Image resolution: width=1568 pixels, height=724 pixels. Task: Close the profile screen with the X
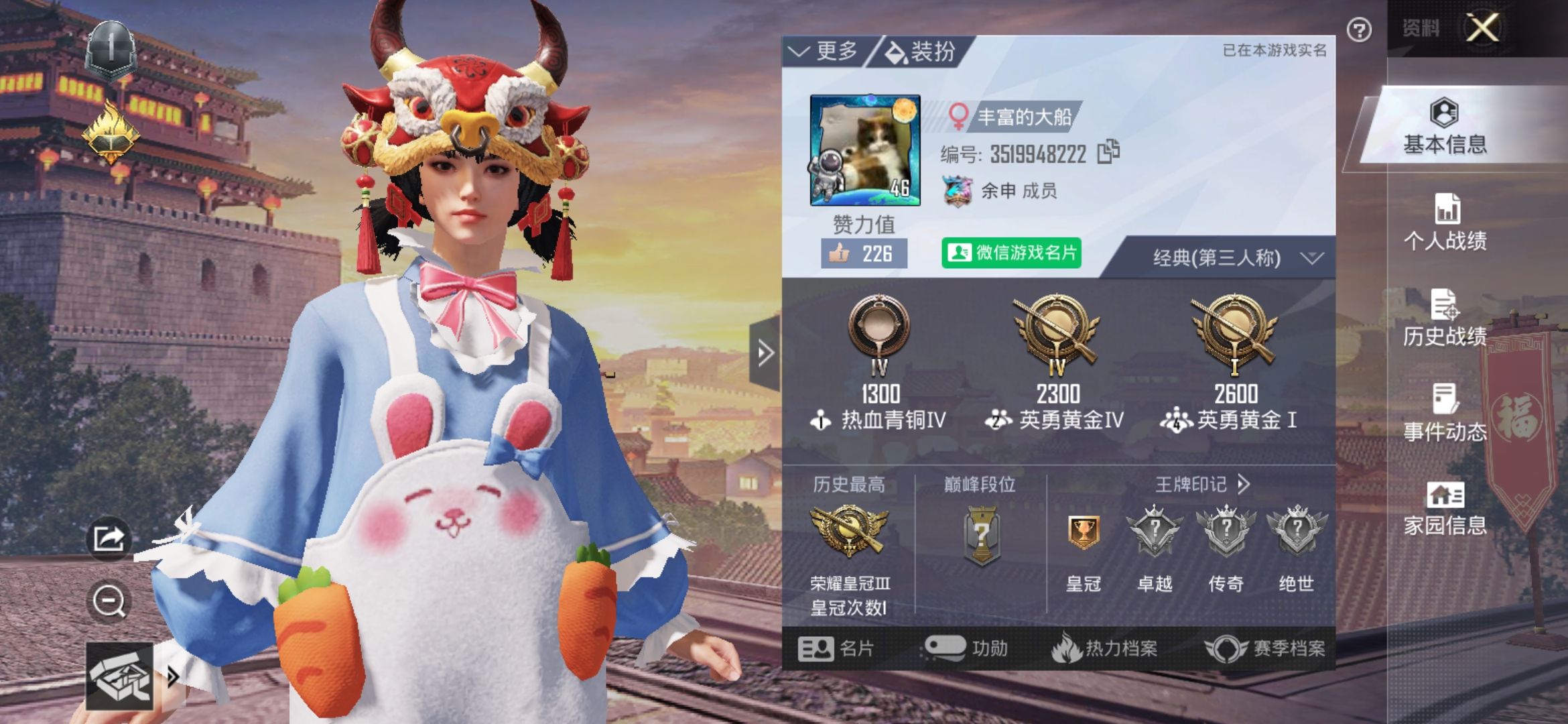[1483, 28]
